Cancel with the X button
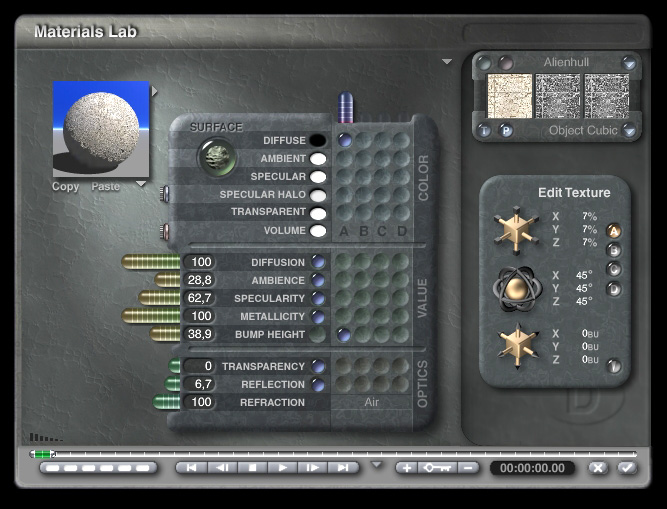This screenshot has height=509, width=667. pyautogui.click(x=598, y=467)
